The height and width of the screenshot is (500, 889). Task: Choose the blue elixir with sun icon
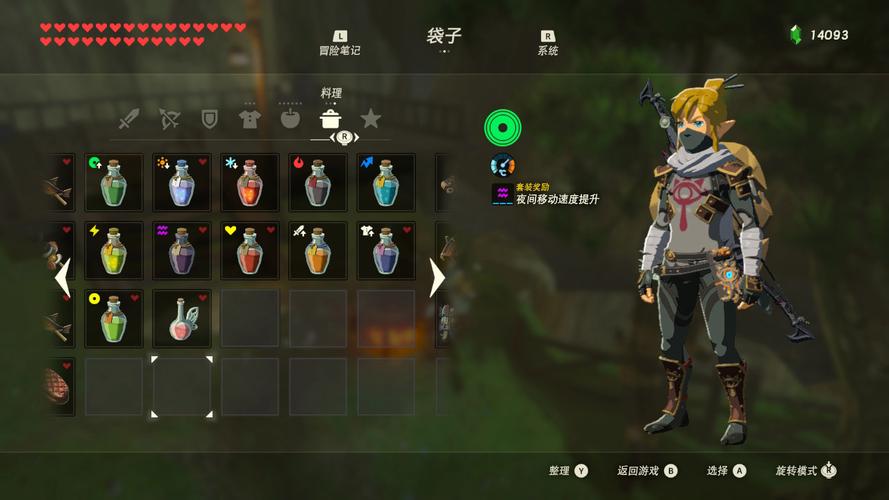click(182, 182)
